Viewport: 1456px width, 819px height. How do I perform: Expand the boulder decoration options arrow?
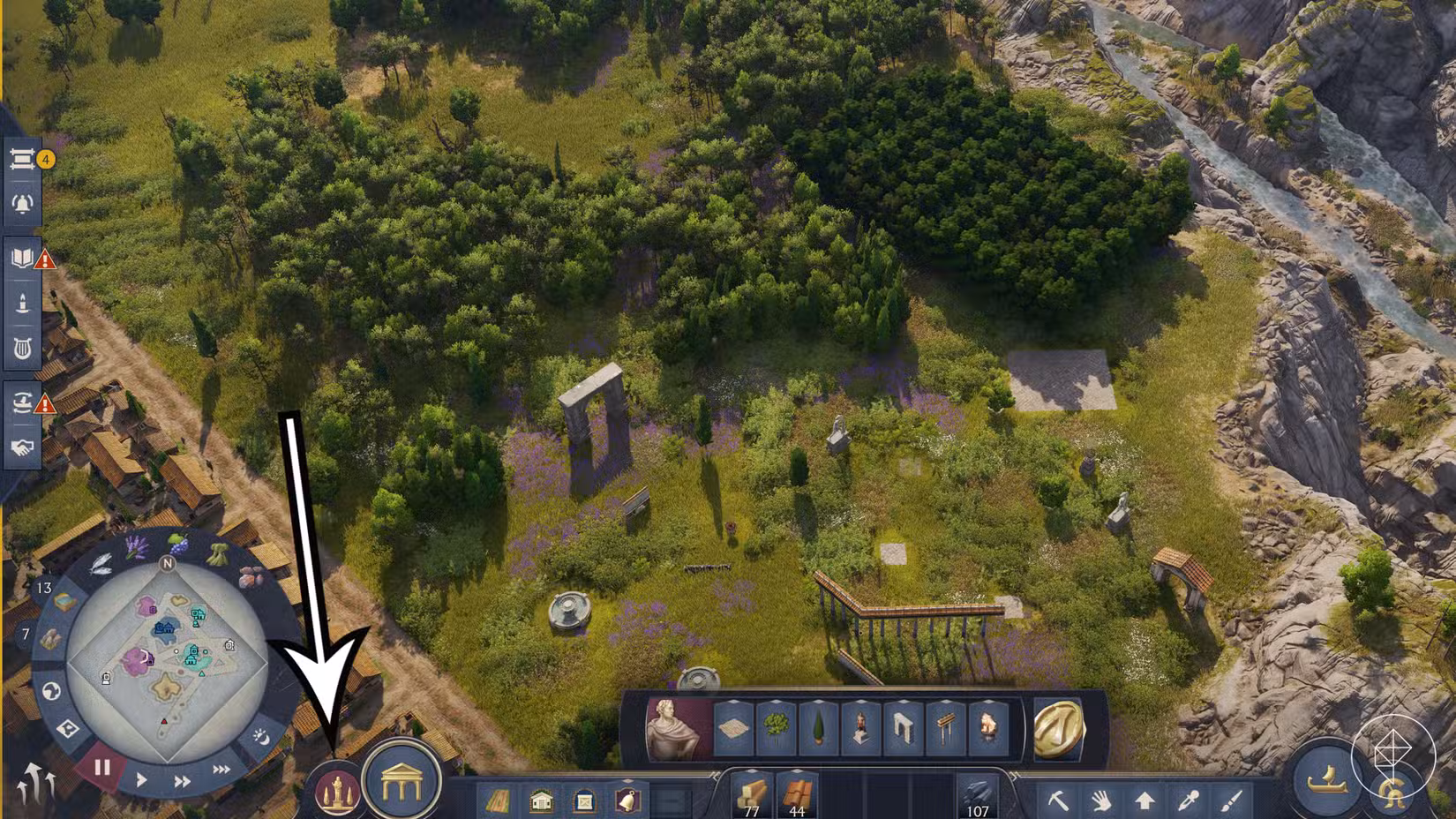coord(987,703)
